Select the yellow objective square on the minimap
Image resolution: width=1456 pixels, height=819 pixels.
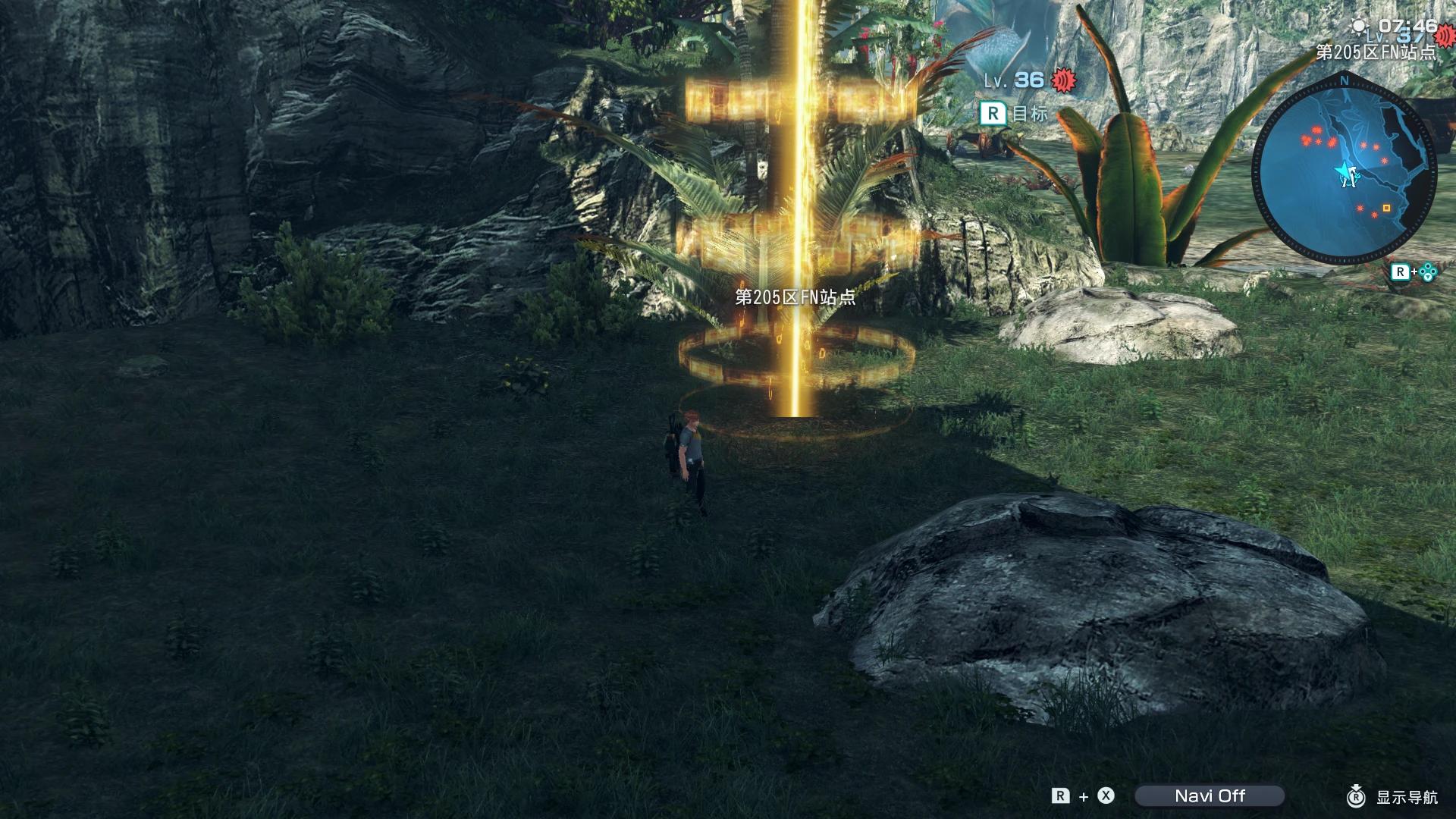click(1386, 209)
